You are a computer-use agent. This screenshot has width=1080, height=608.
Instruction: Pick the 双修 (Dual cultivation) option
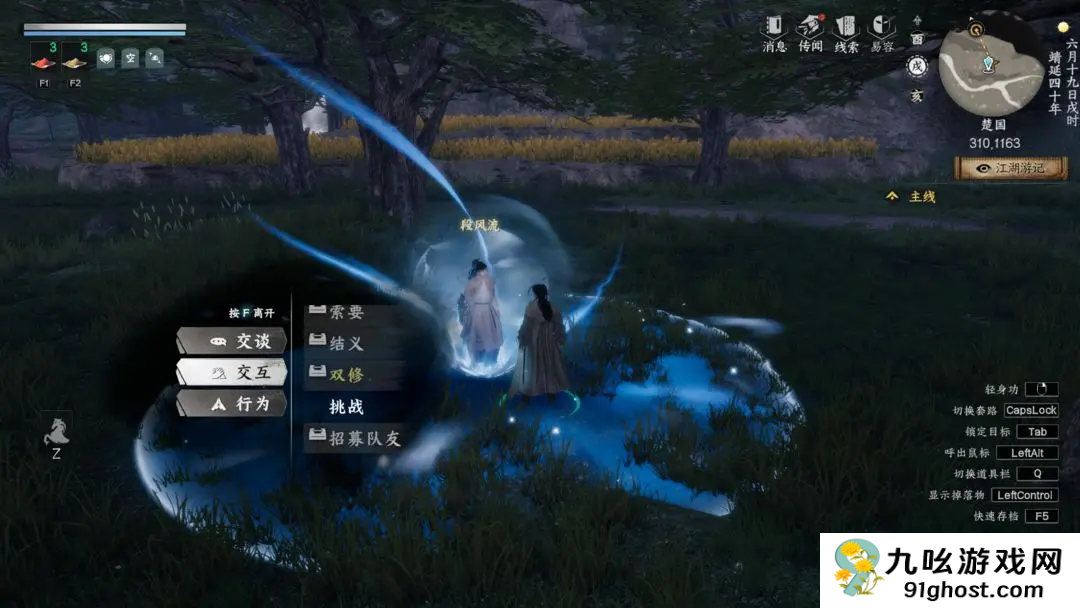click(x=346, y=374)
